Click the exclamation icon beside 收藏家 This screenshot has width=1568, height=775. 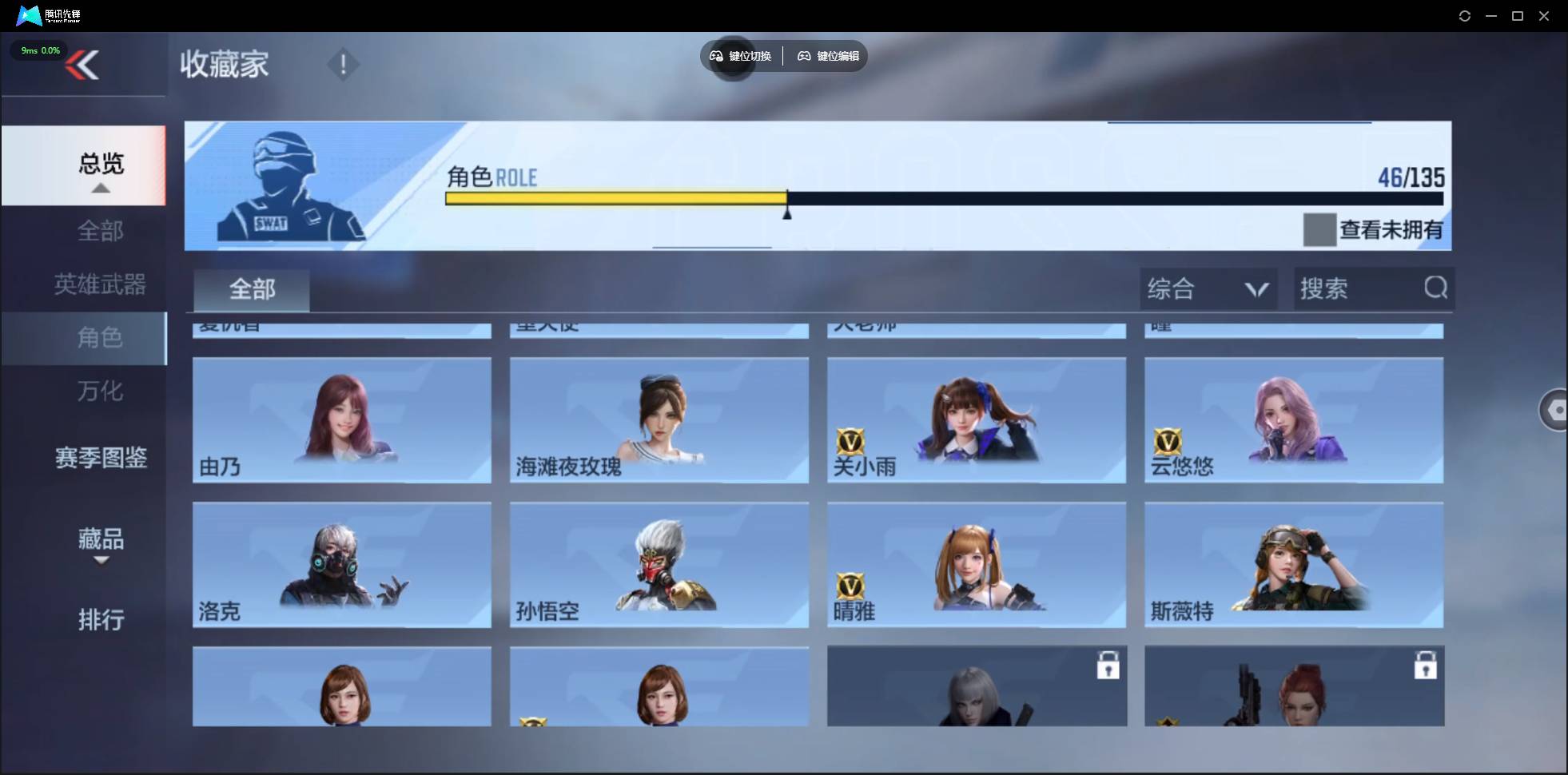(x=344, y=64)
